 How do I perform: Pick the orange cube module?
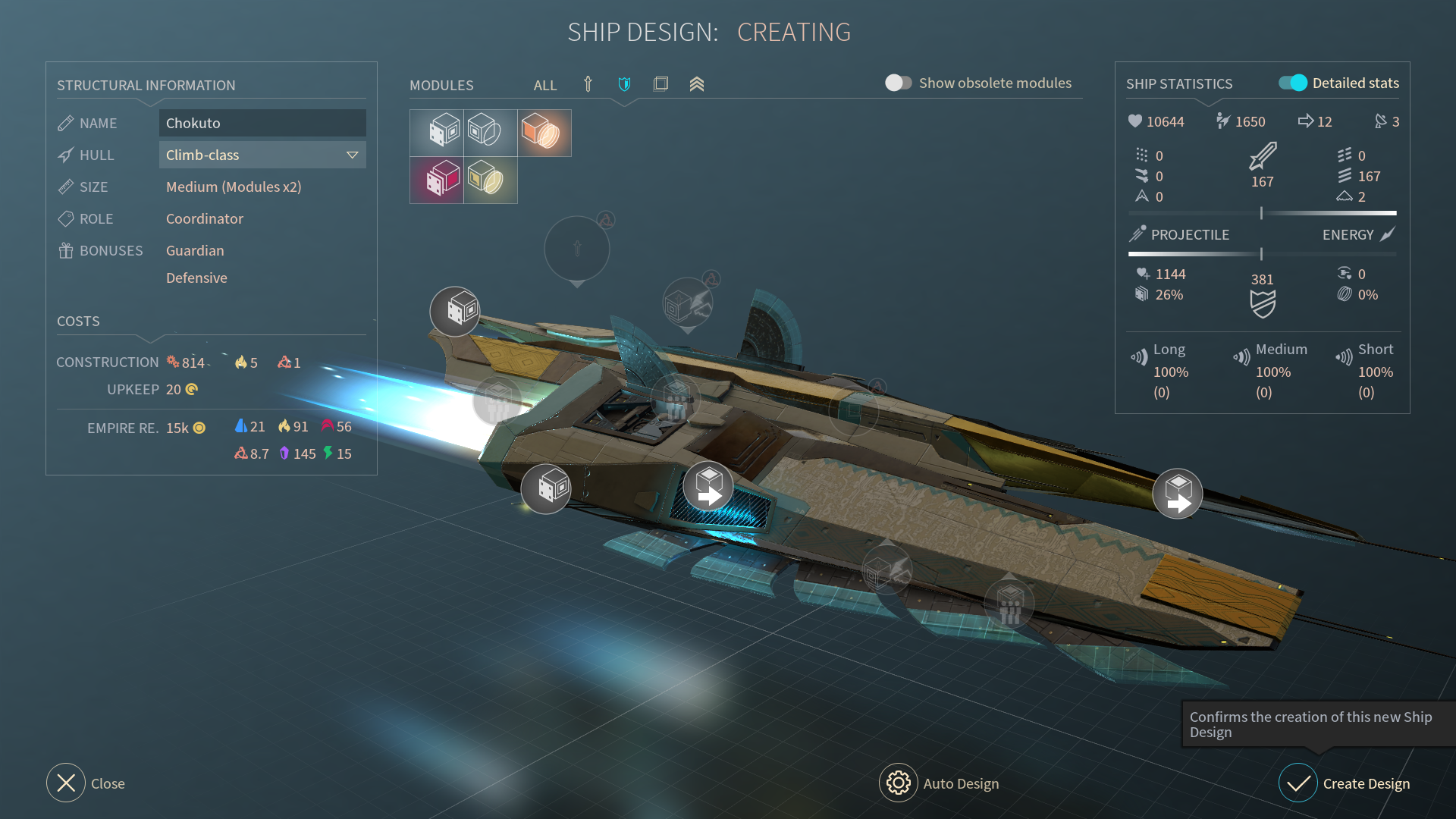[x=544, y=133]
